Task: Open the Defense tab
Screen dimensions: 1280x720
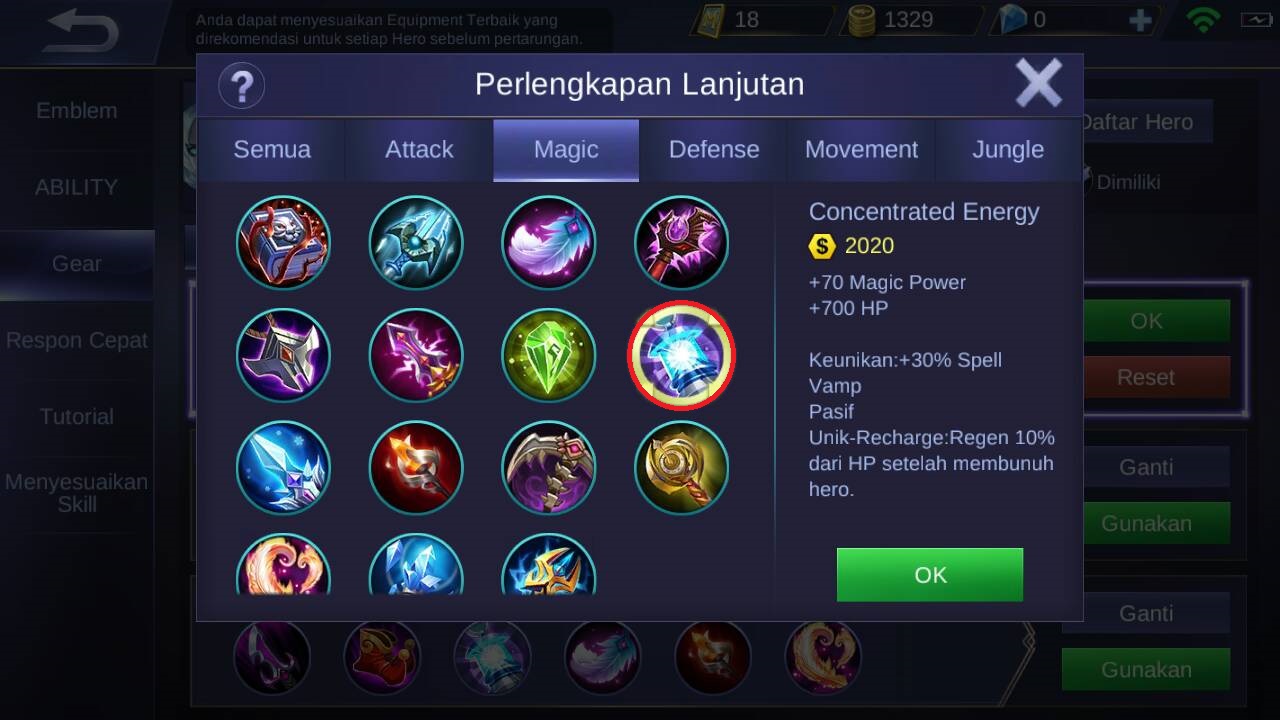Action: pyautogui.click(x=714, y=150)
